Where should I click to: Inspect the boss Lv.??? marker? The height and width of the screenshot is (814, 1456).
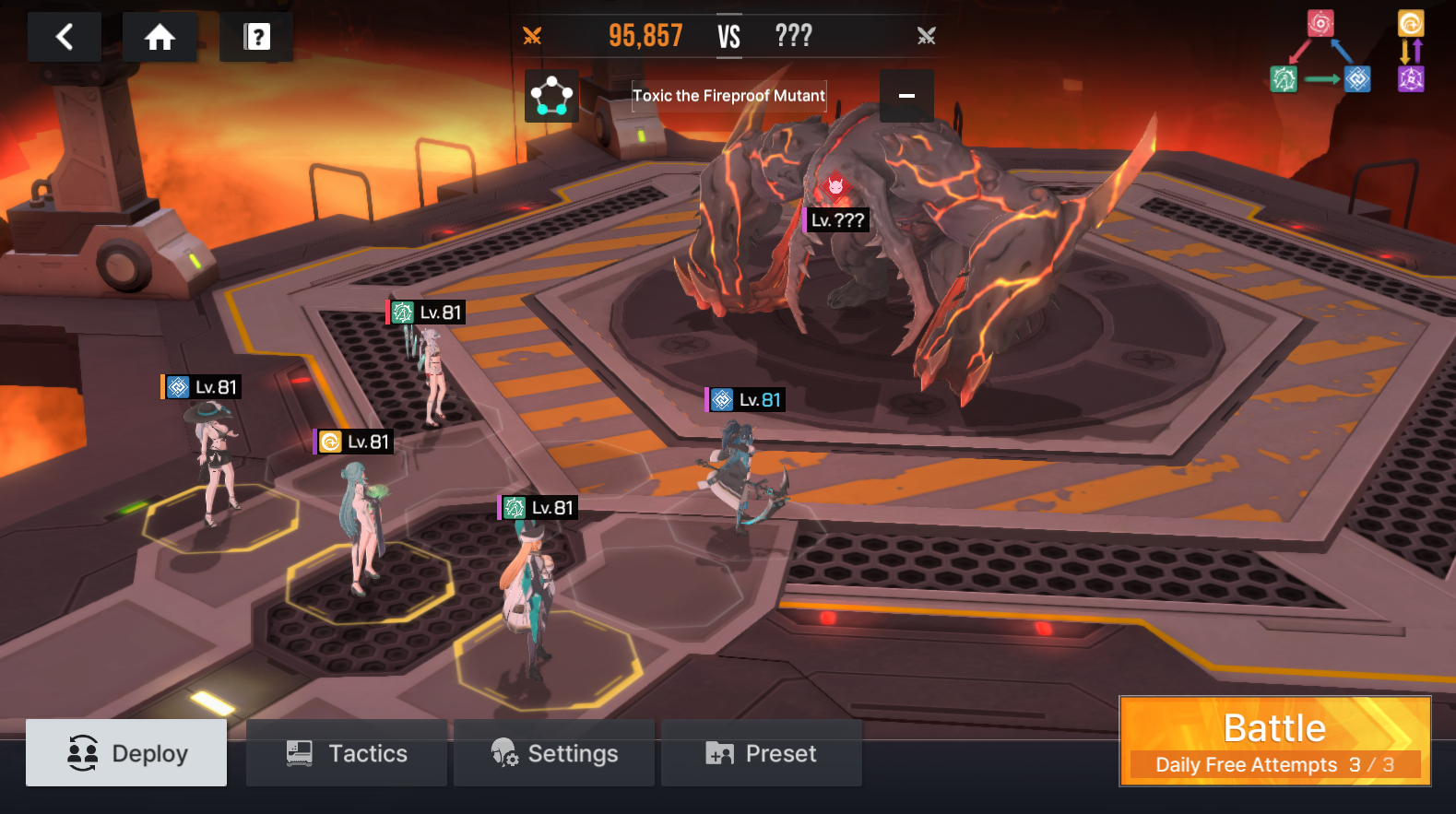coord(837,219)
